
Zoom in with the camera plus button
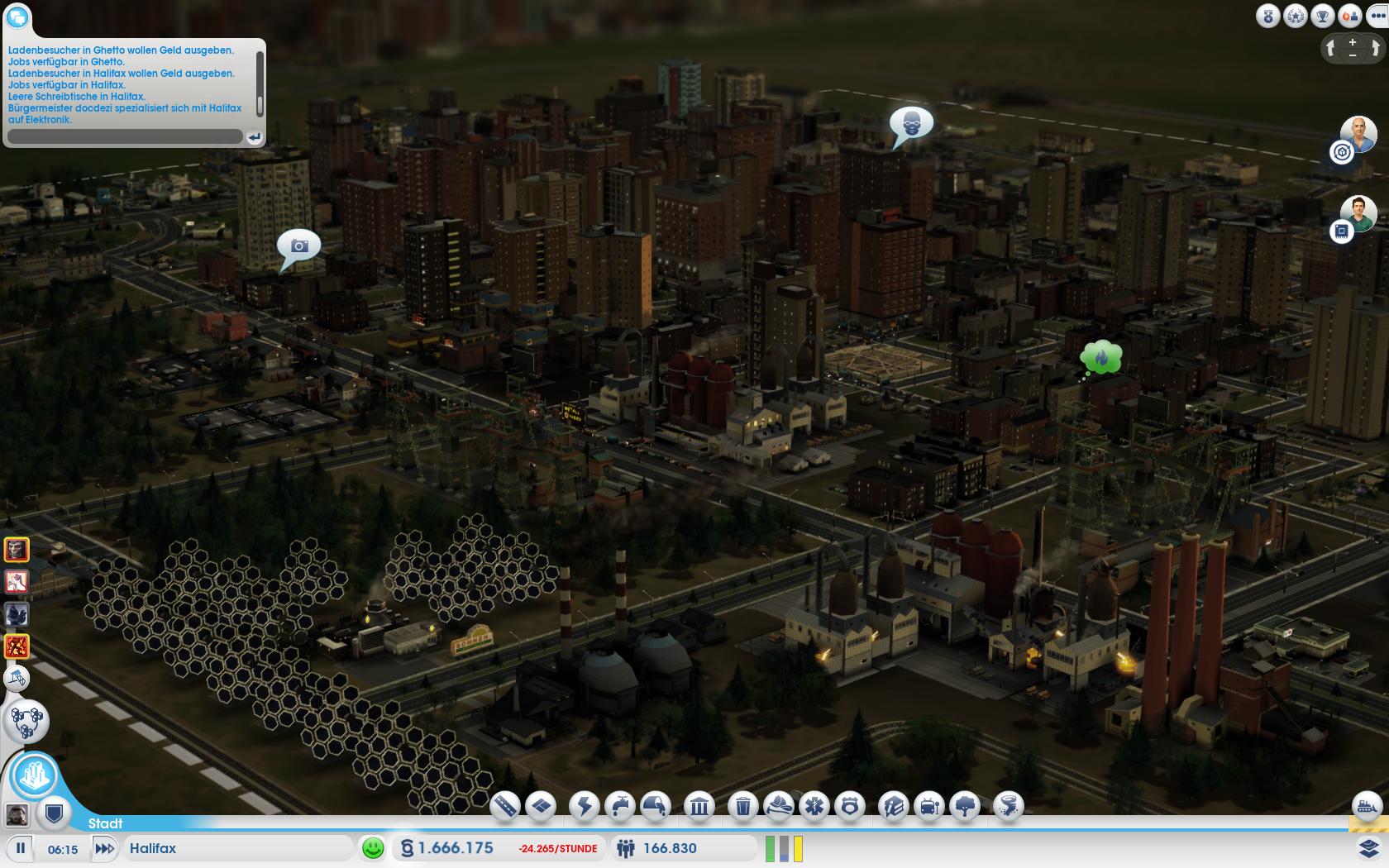(1353, 42)
